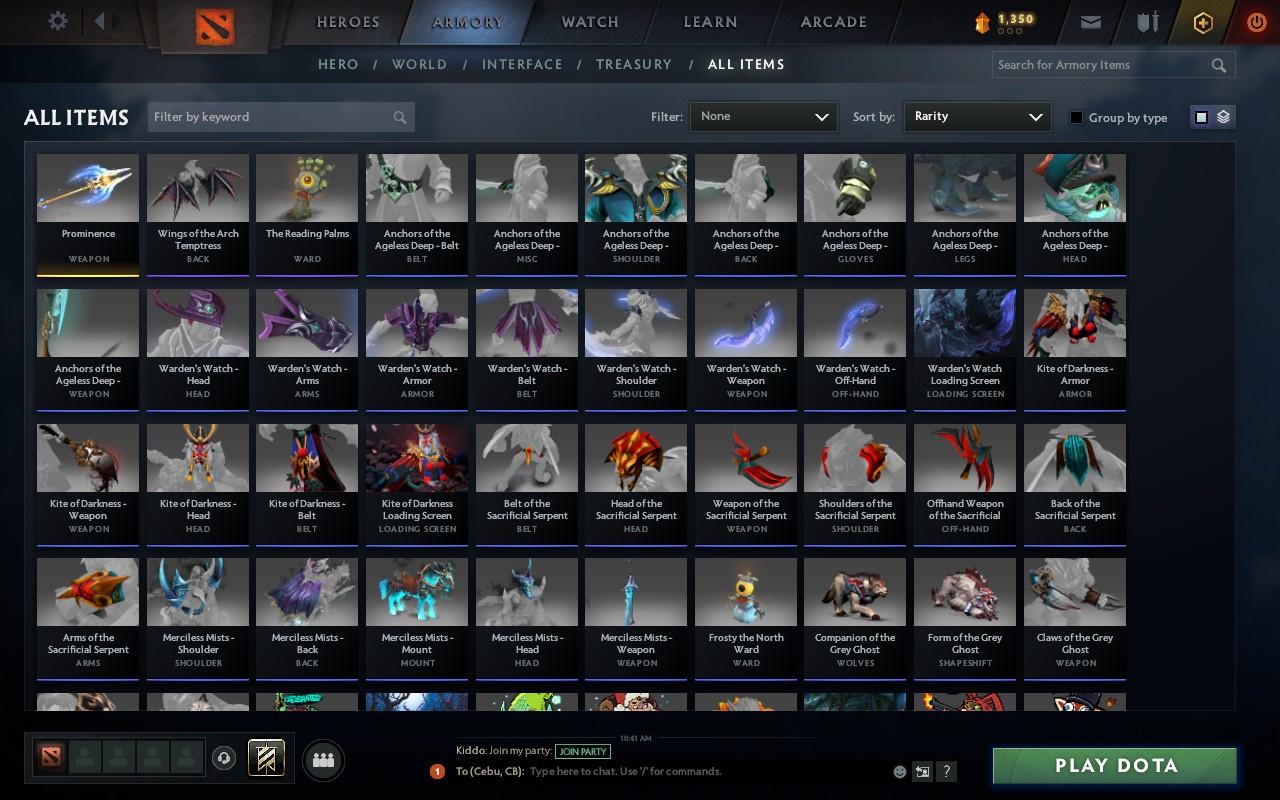Screen dimensions: 1280x800
Task: Enable stacked item view mode
Action: [1224, 116]
